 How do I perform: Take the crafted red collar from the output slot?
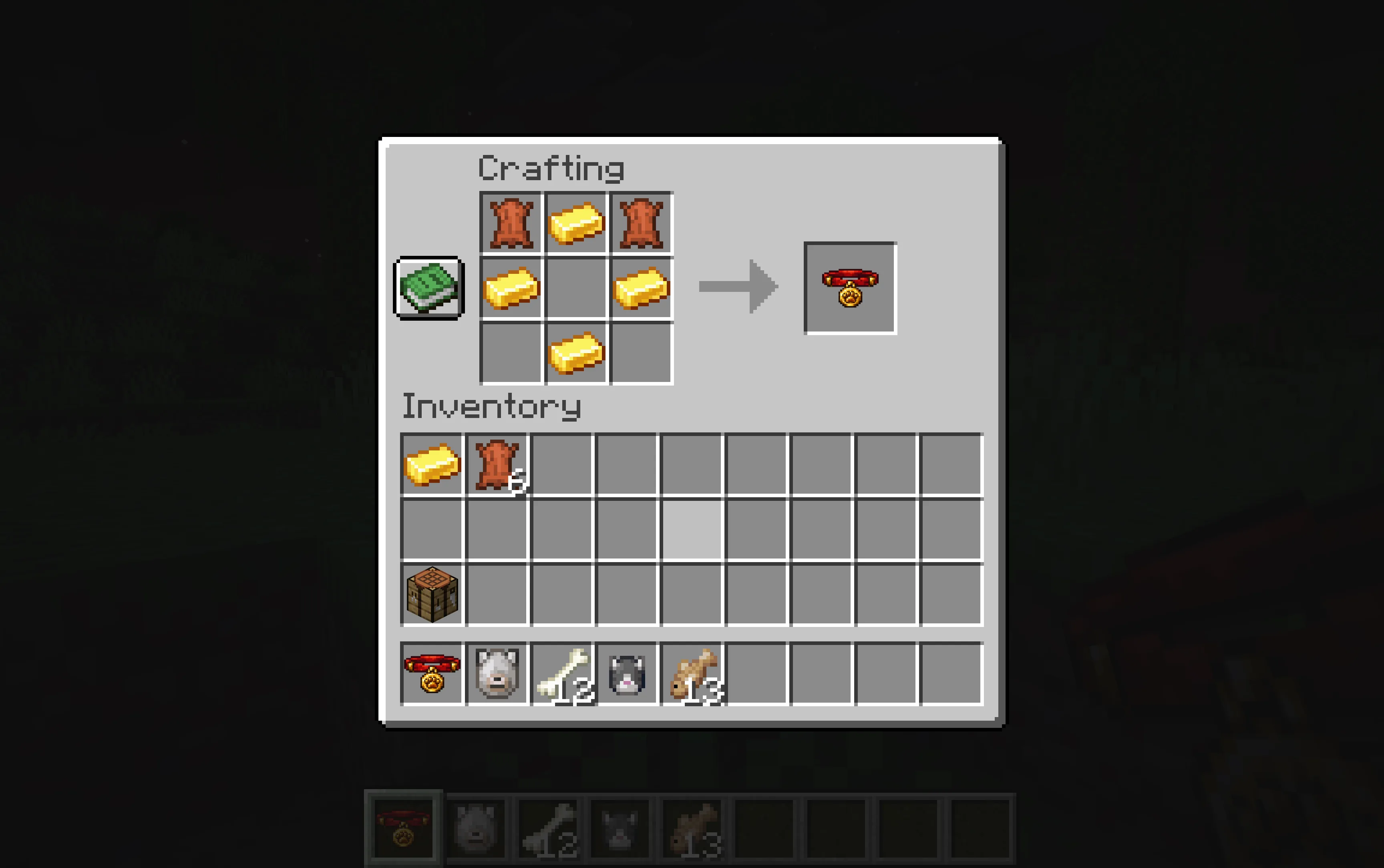pos(849,287)
